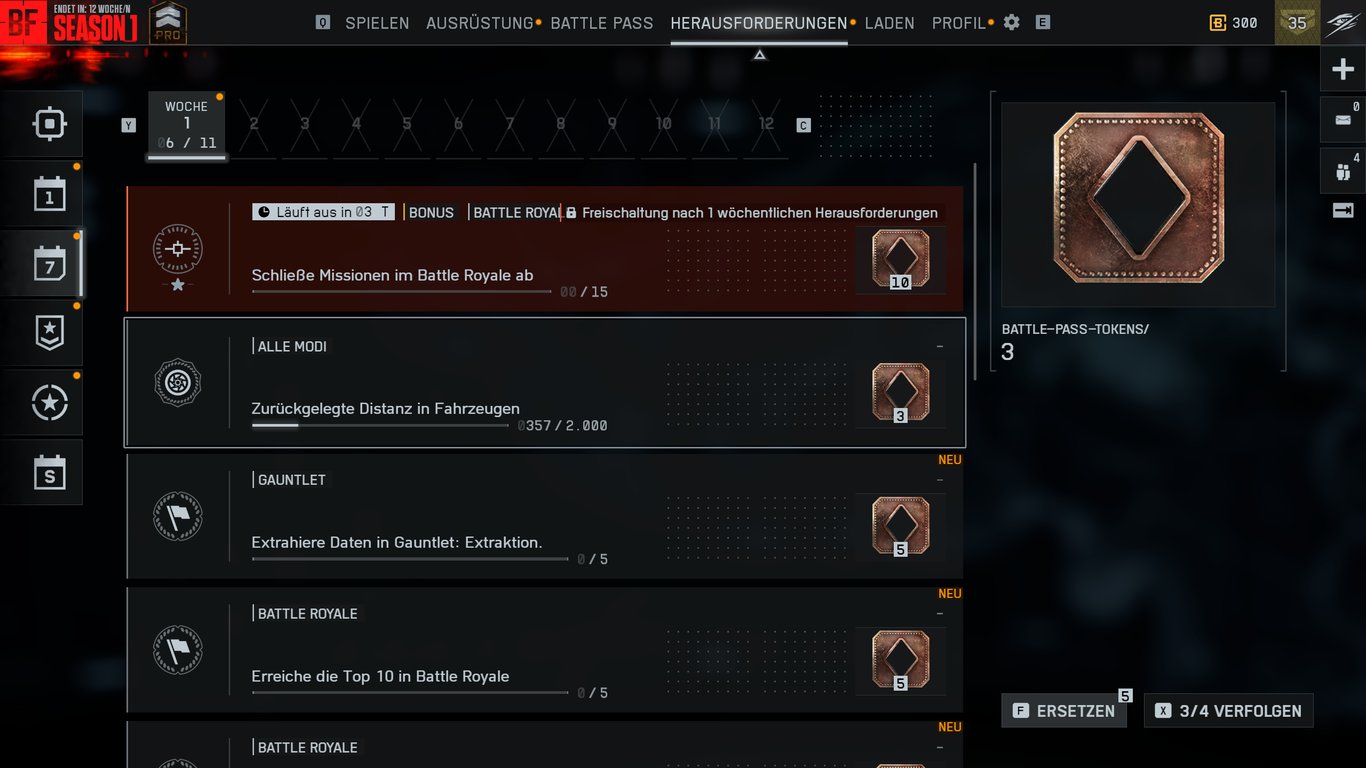
Task: Select the Woche 1 challenge tab
Action: click(x=187, y=125)
